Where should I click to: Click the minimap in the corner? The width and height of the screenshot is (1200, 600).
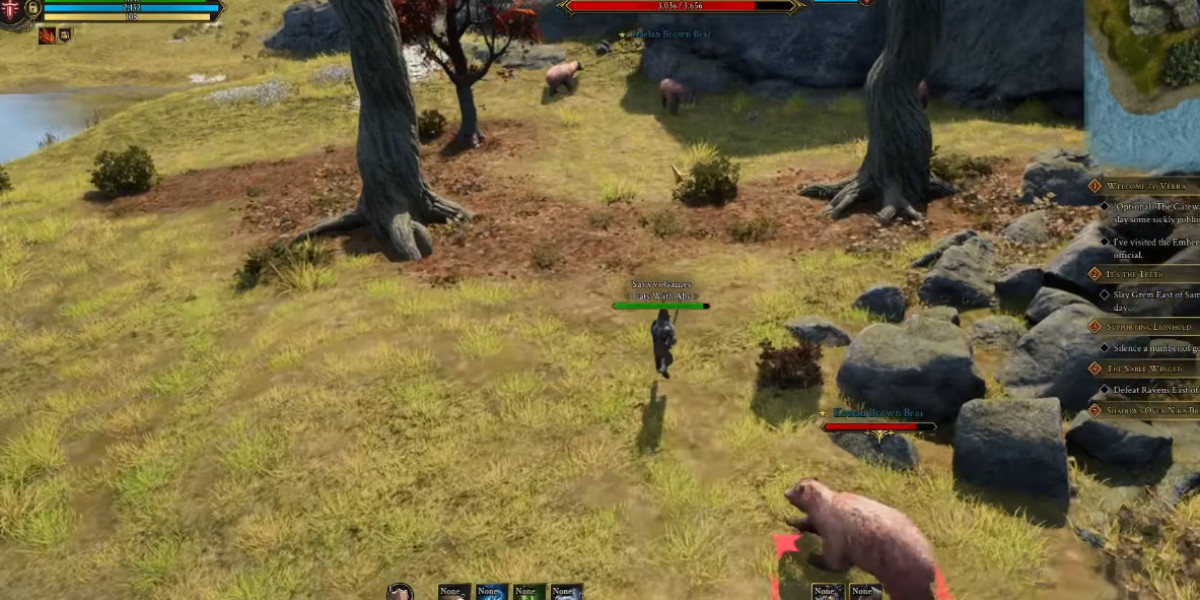1142,82
